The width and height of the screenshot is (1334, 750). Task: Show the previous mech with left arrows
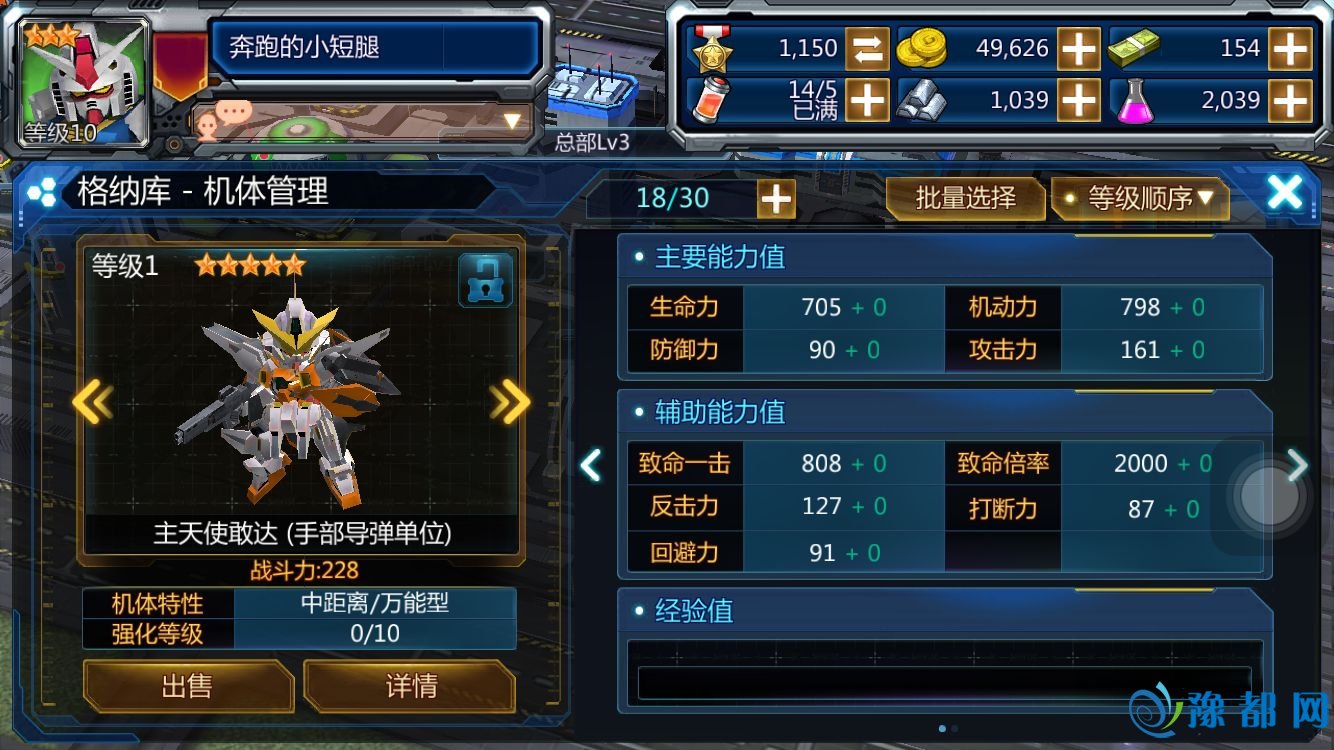[92, 402]
